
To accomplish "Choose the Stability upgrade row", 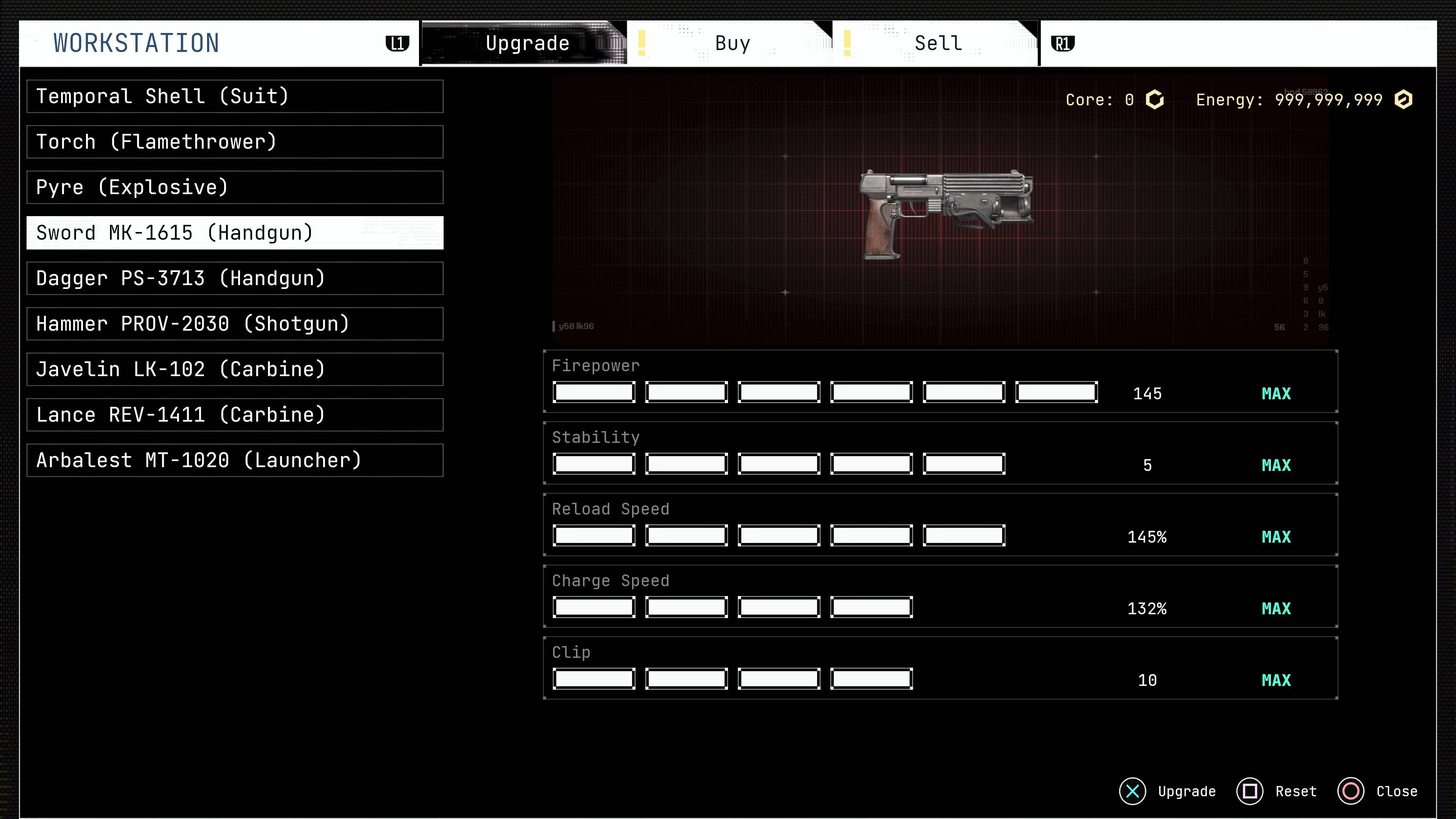I will (x=940, y=453).
